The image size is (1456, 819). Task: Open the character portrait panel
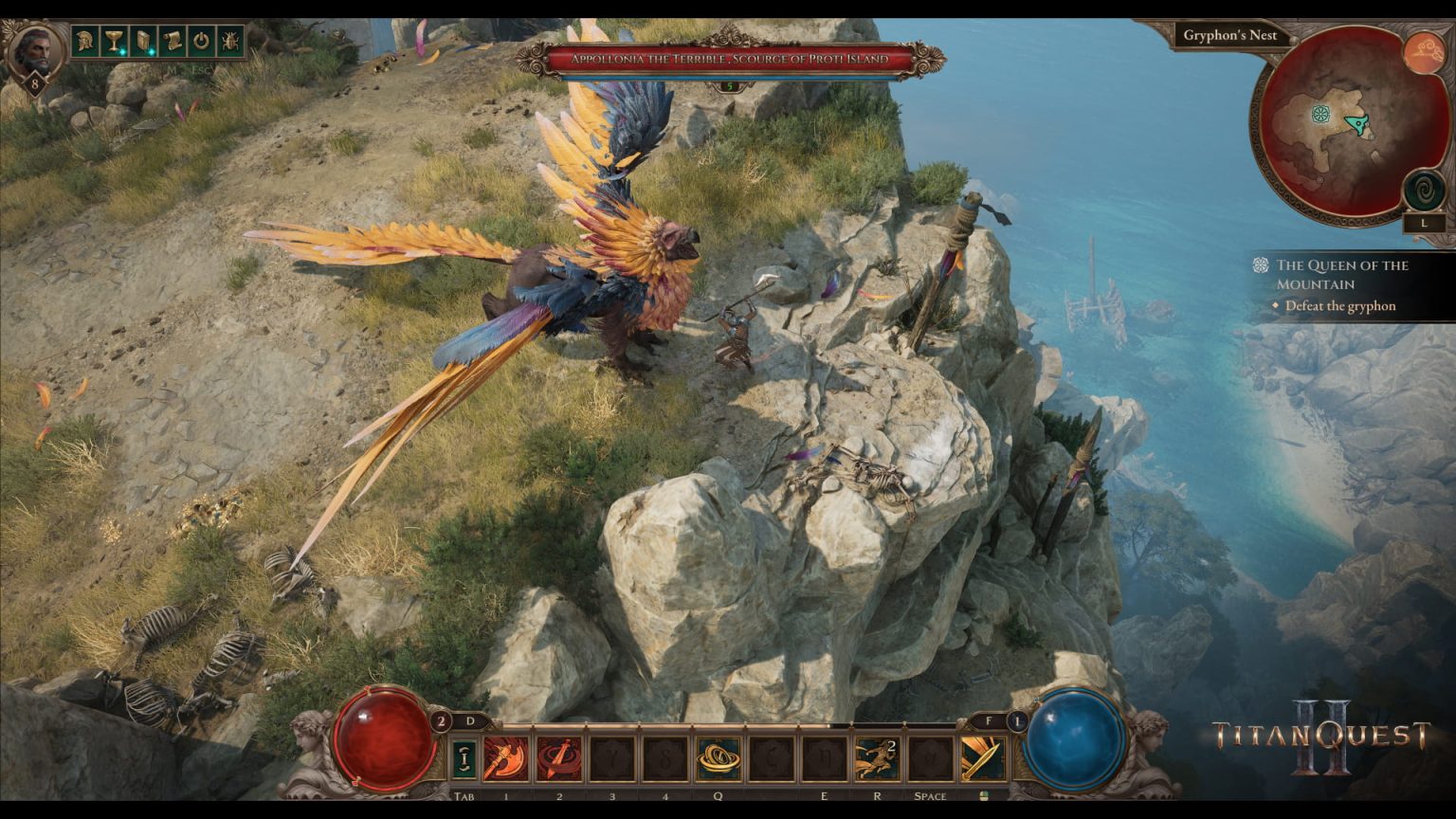pos(34,49)
